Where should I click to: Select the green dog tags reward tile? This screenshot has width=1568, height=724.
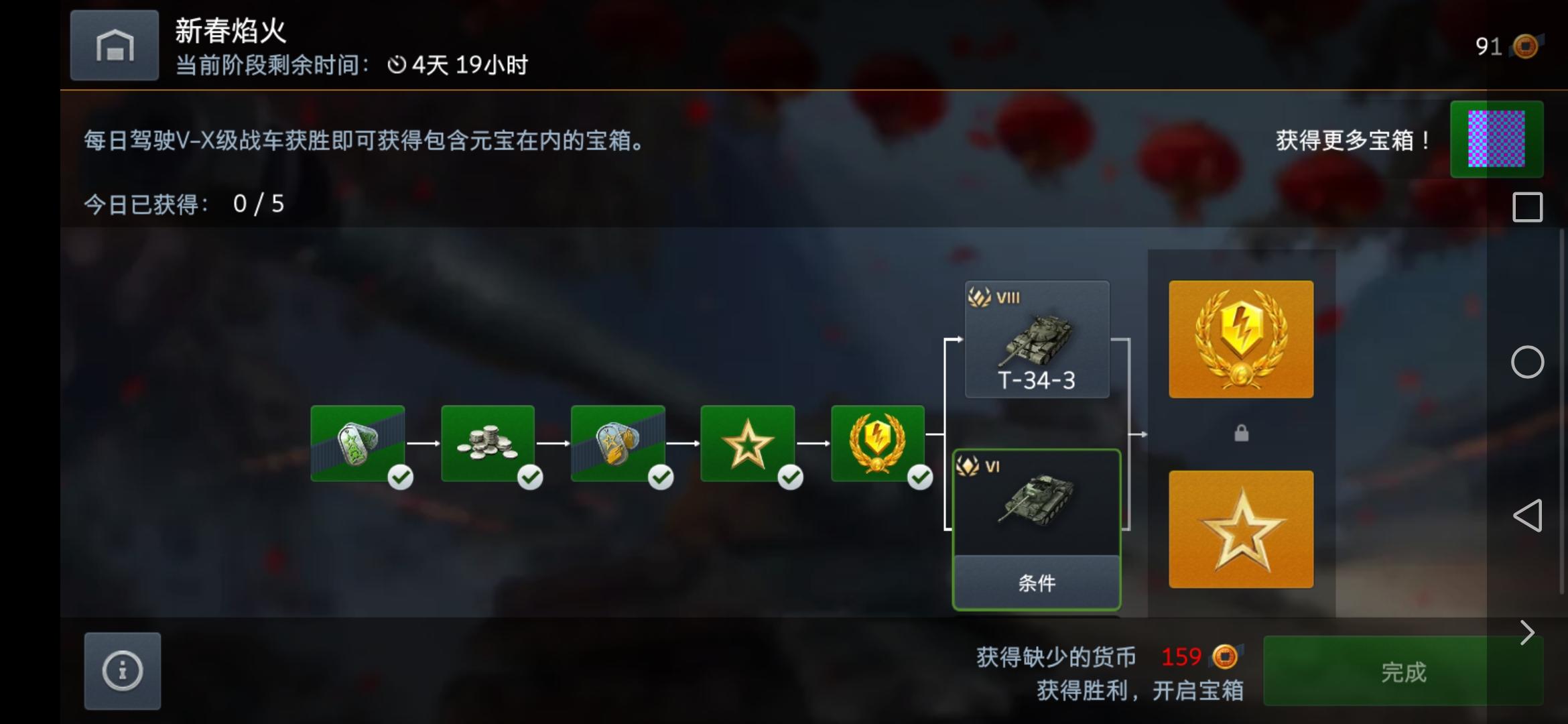(x=357, y=444)
